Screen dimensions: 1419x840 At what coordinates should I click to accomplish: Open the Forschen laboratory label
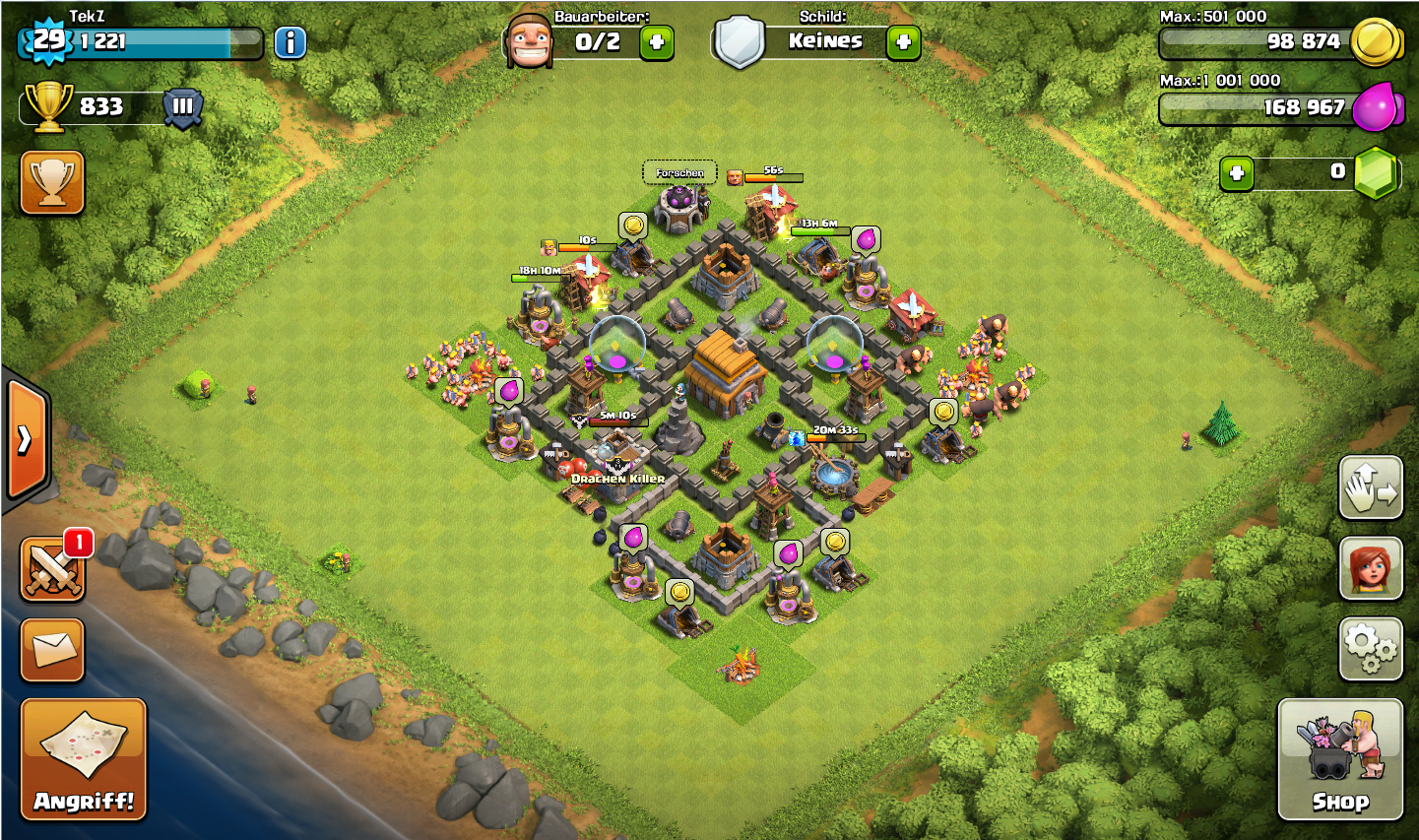pyautogui.click(x=679, y=173)
